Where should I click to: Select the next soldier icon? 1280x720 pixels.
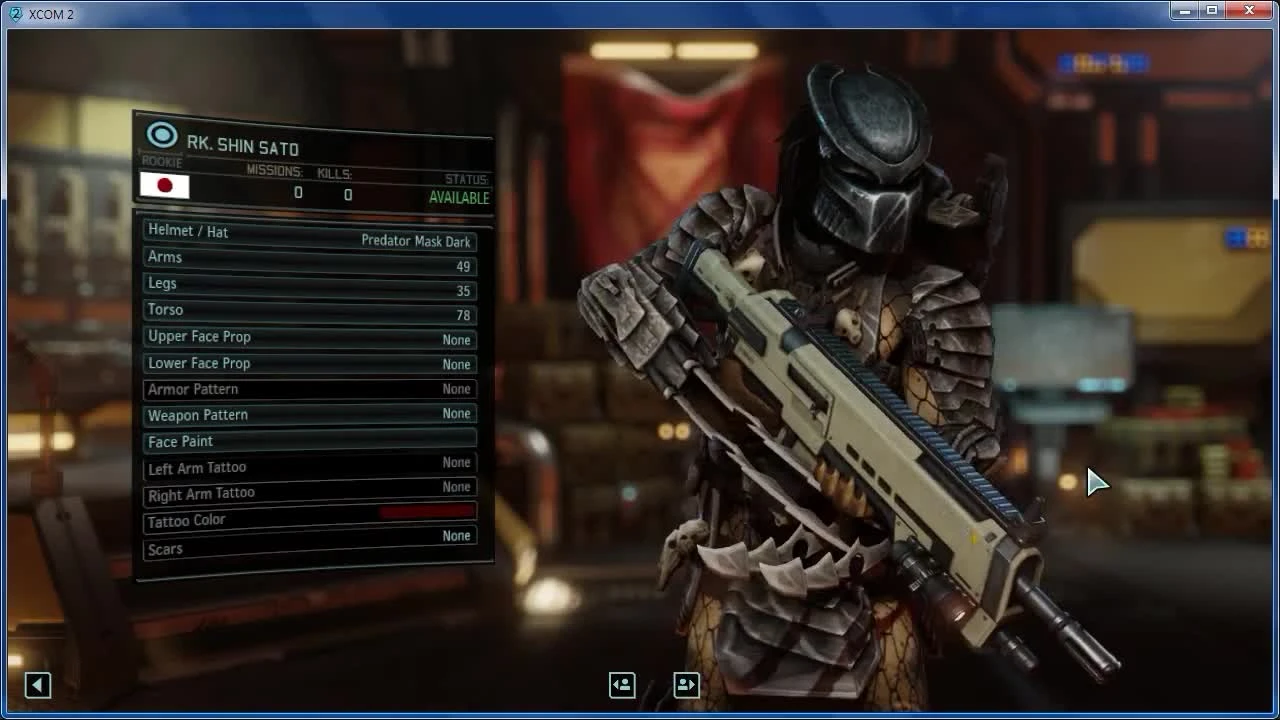pos(686,685)
